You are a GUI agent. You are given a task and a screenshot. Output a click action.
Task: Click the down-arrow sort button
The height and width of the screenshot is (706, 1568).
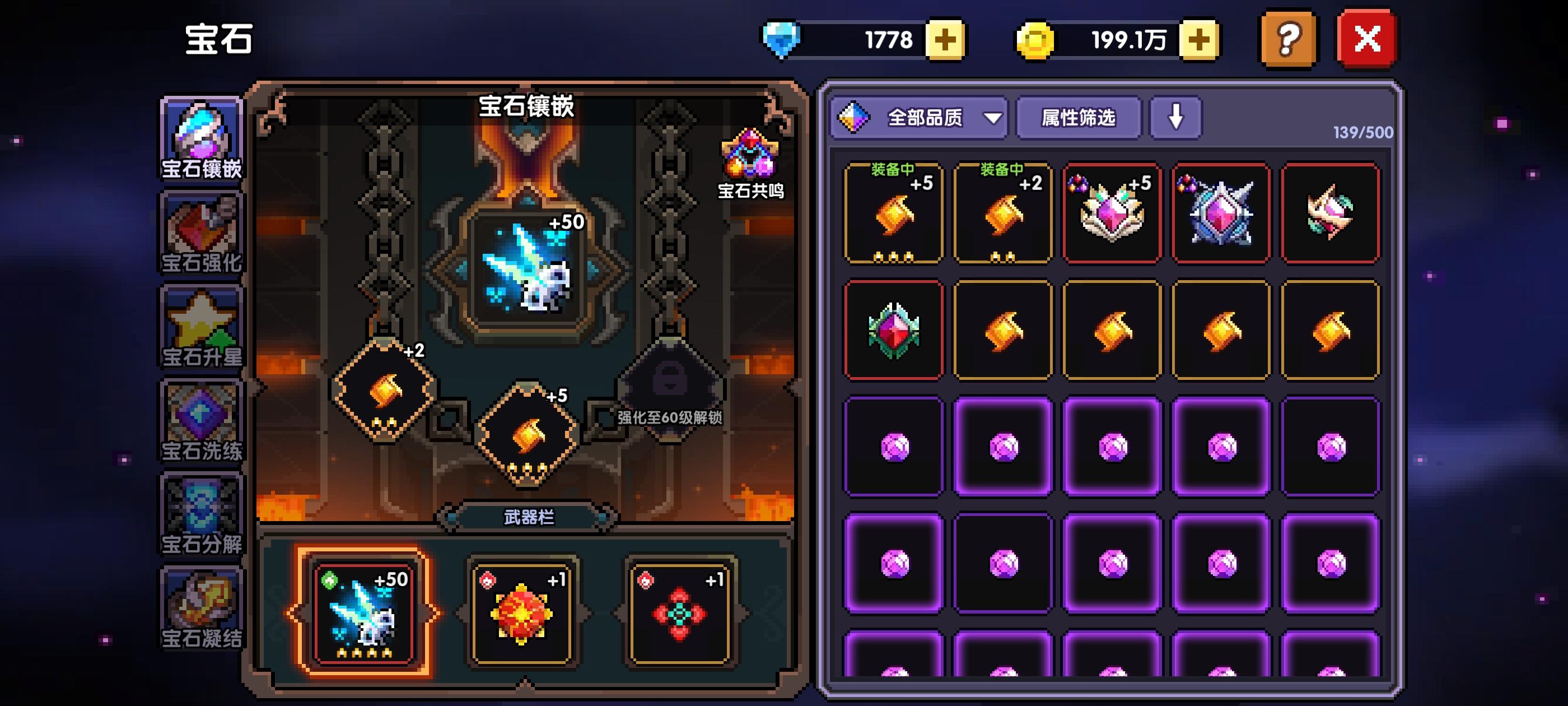(x=1175, y=119)
